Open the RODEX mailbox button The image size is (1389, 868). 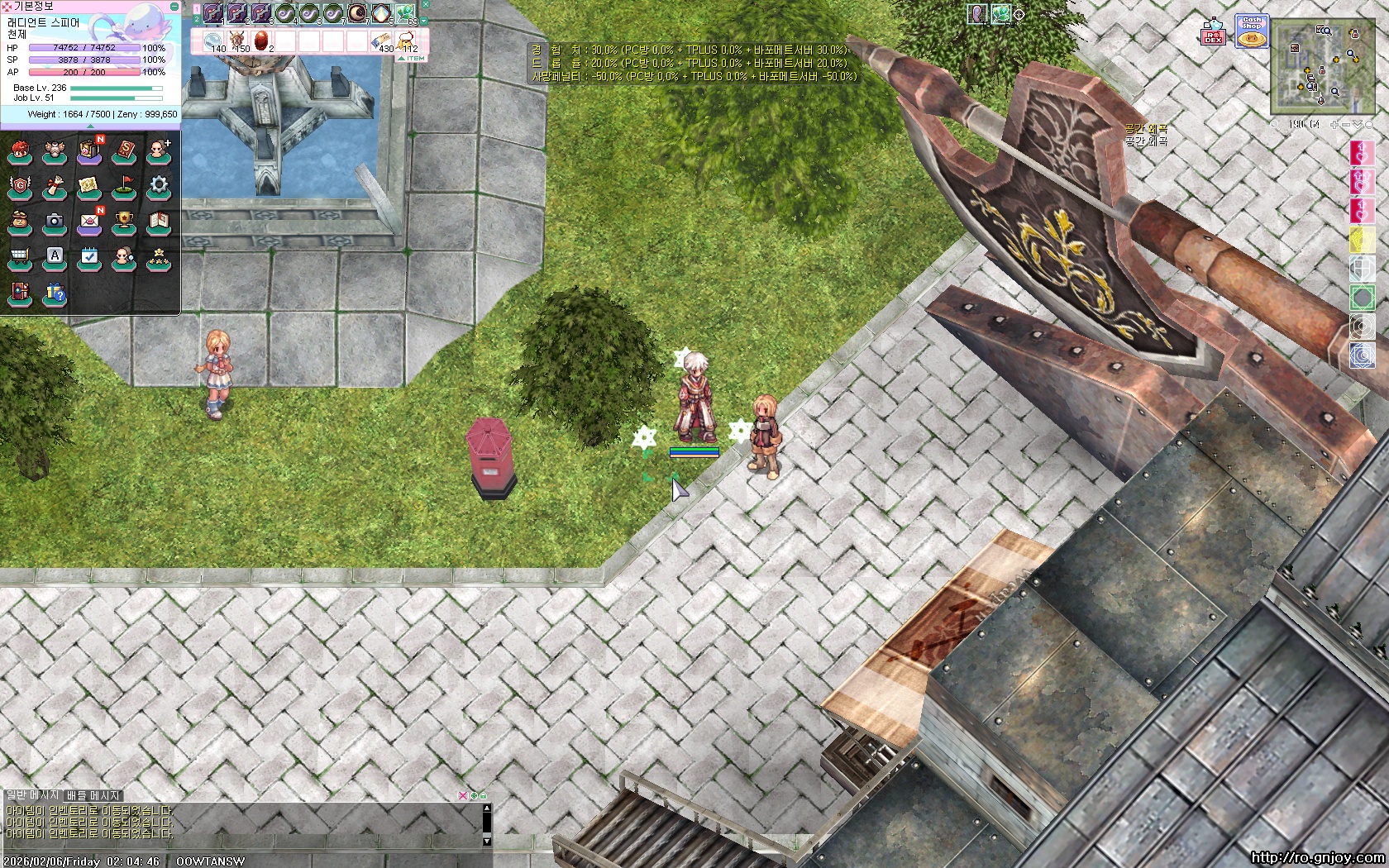point(1213,33)
